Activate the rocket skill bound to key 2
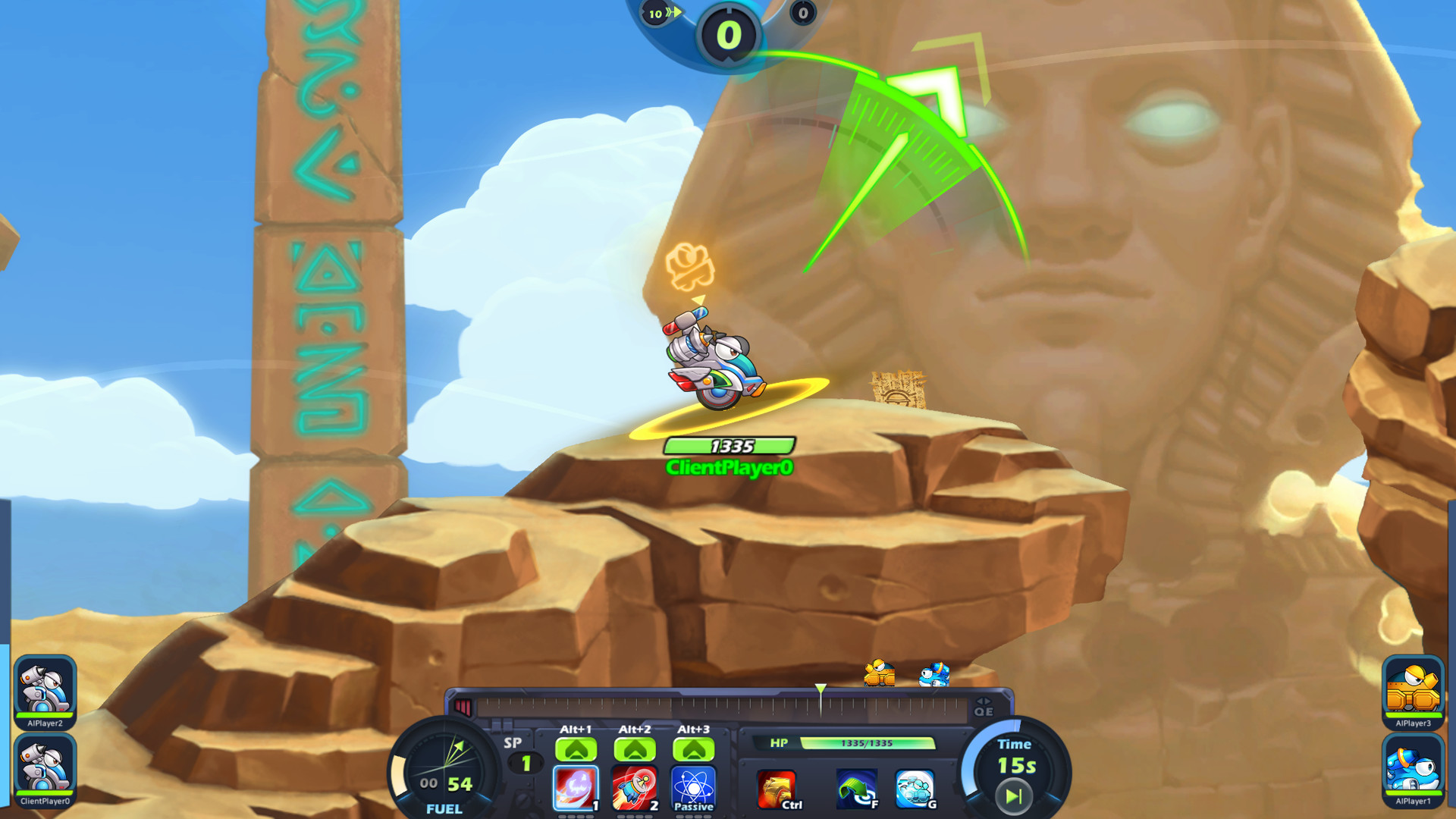The image size is (1456, 819). pyautogui.click(x=635, y=786)
